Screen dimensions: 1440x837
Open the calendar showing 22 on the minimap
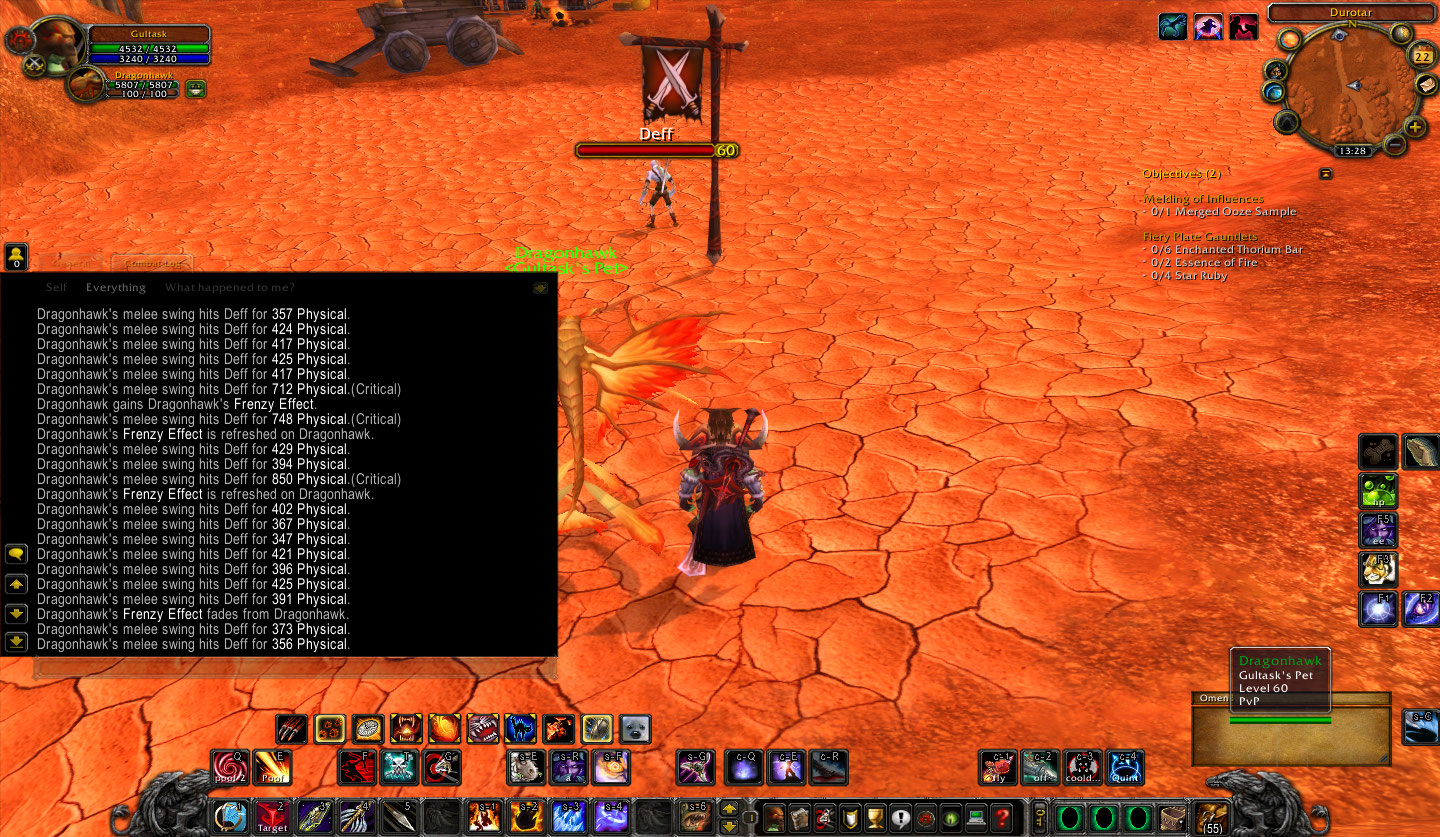pyautogui.click(x=1423, y=56)
